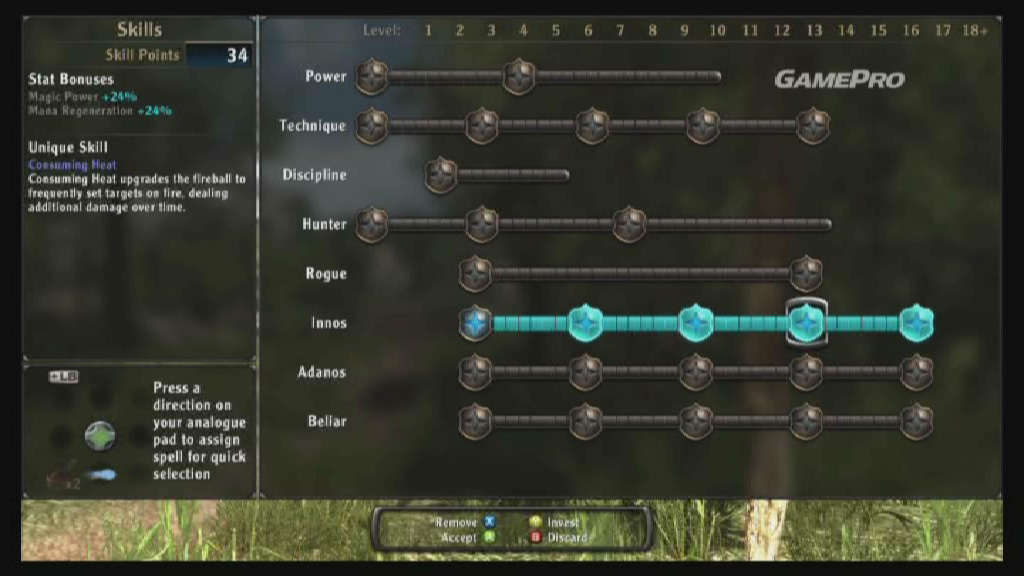Select the Rogue skill node at level 13

(805, 273)
